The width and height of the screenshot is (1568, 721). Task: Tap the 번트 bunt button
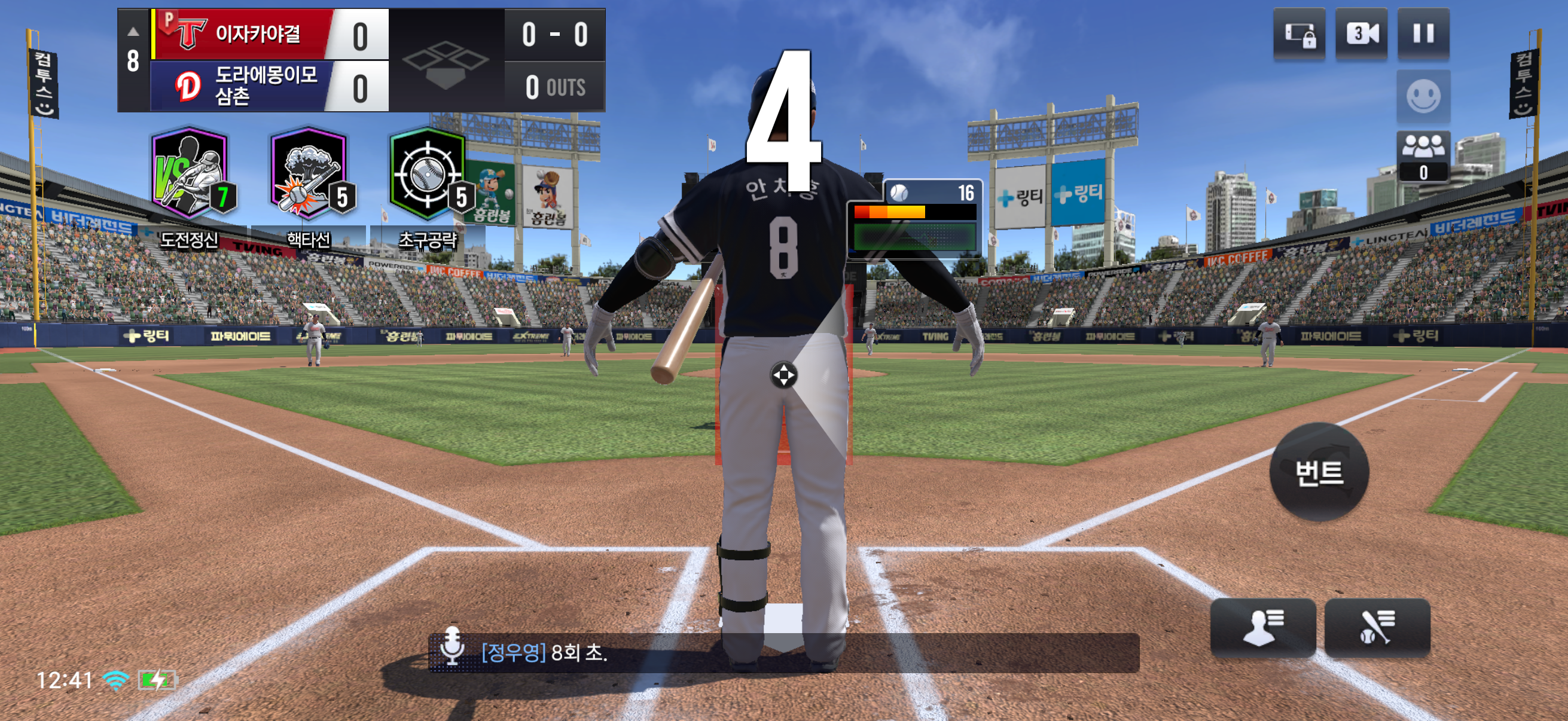click(1319, 472)
